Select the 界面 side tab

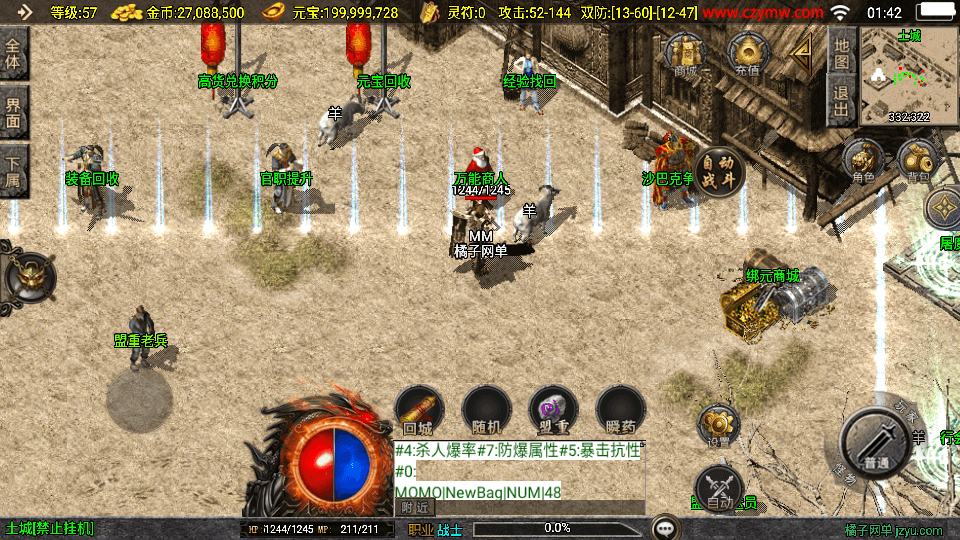coord(14,111)
